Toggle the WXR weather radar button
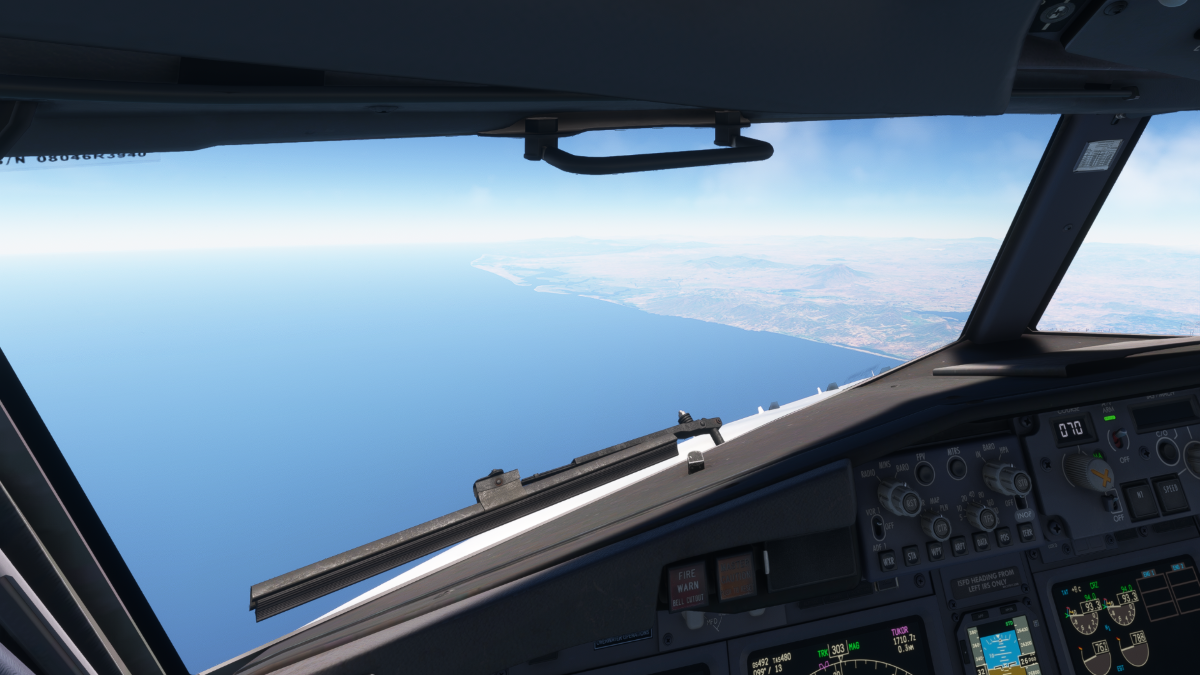 pyautogui.click(x=887, y=560)
